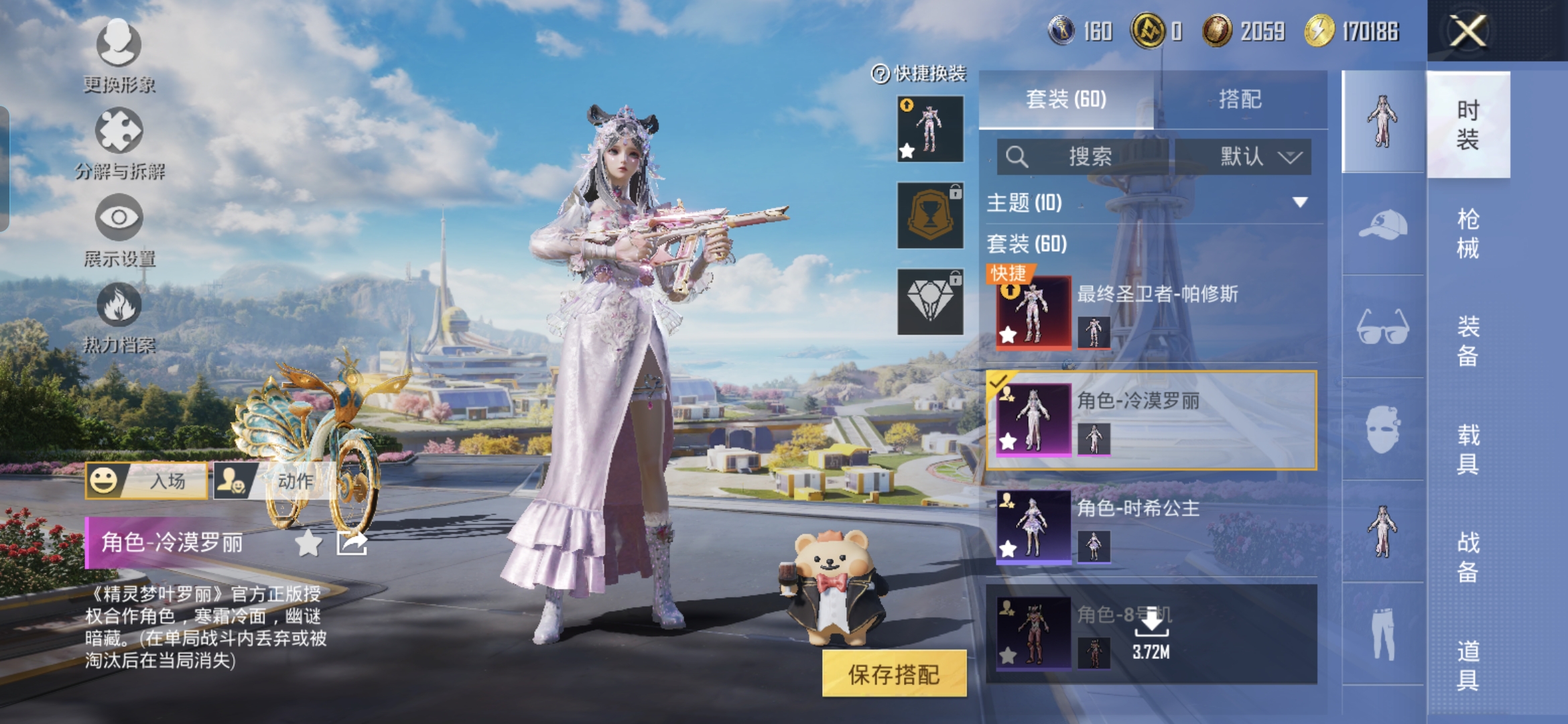Switch to the 枪械 weapons tab
1568x724 pixels.
(x=1467, y=233)
